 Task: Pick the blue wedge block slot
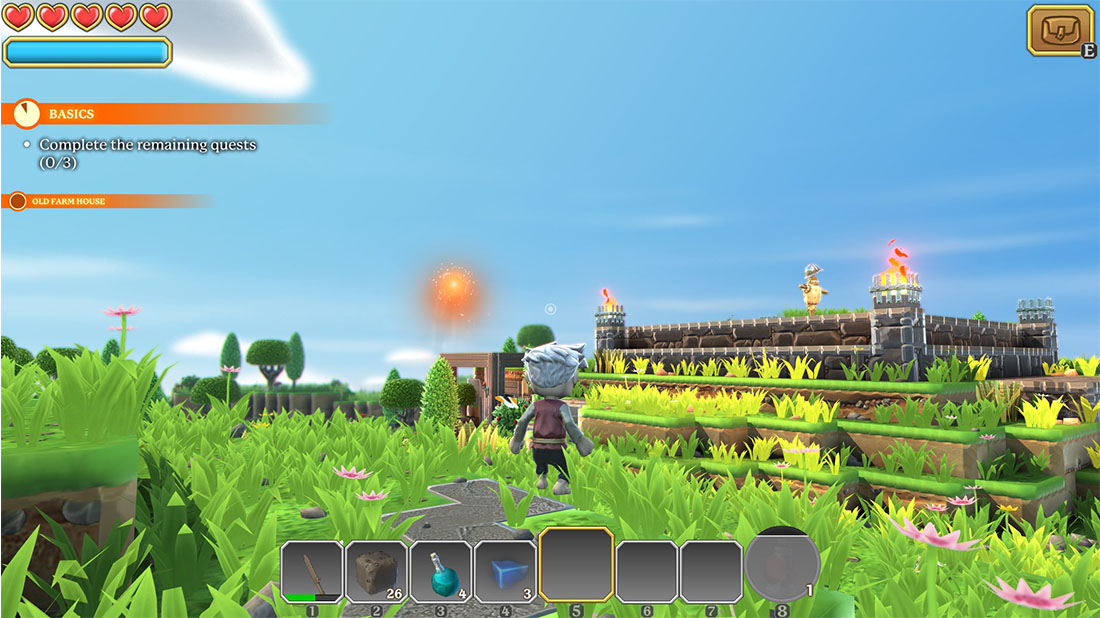pyautogui.click(x=505, y=571)
